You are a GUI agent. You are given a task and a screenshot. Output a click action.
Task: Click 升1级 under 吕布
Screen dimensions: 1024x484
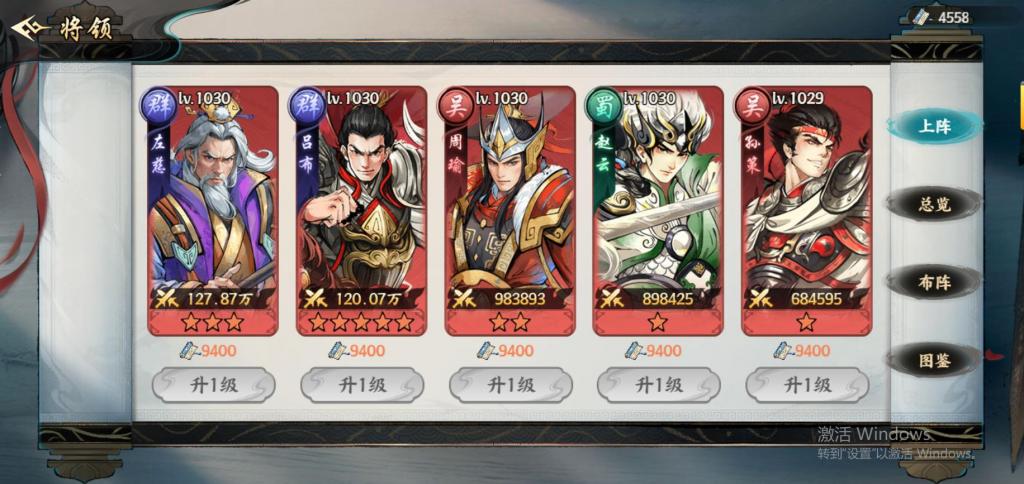tap(361, 385)
